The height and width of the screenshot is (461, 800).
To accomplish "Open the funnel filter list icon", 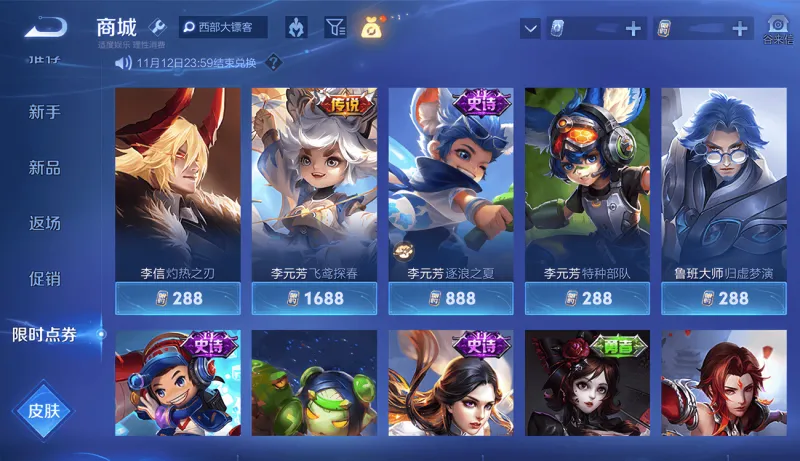I will point(335,27).
